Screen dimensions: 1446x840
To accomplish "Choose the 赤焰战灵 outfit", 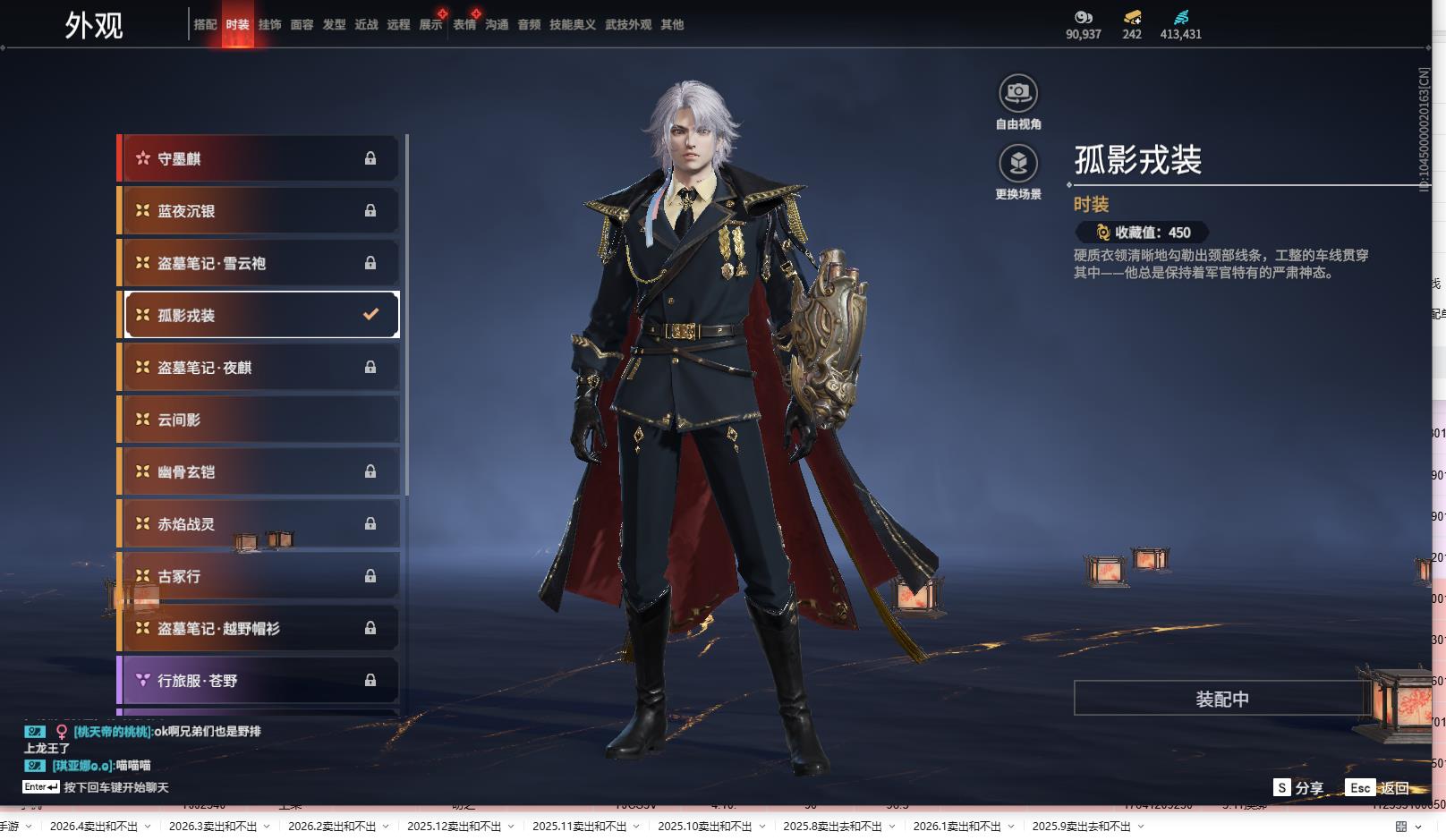I will click(x=259, y=524).
